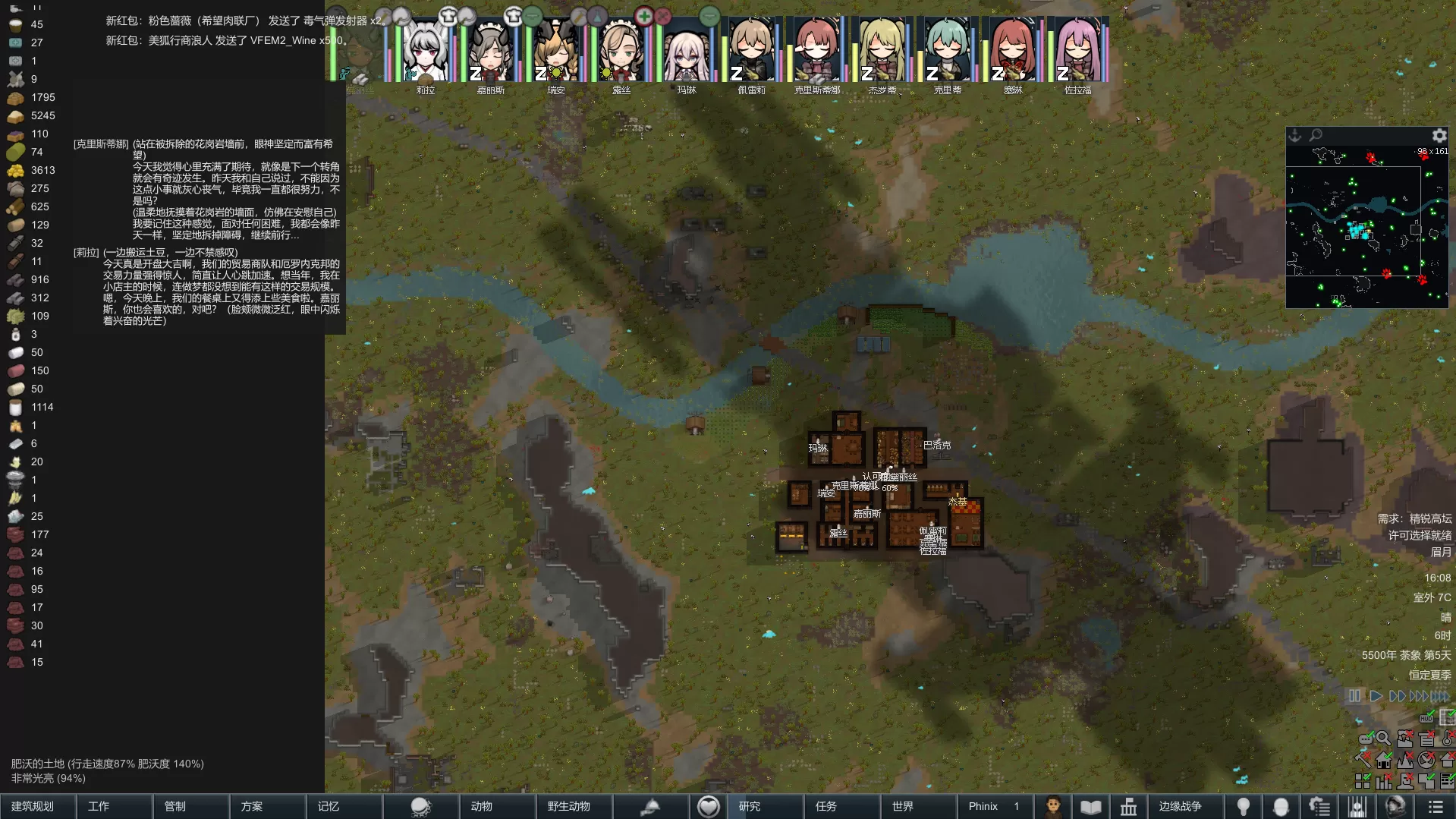Open the 边缘战争 tab
Viewport: 1456px width, 819px height.
[1180, 806]
